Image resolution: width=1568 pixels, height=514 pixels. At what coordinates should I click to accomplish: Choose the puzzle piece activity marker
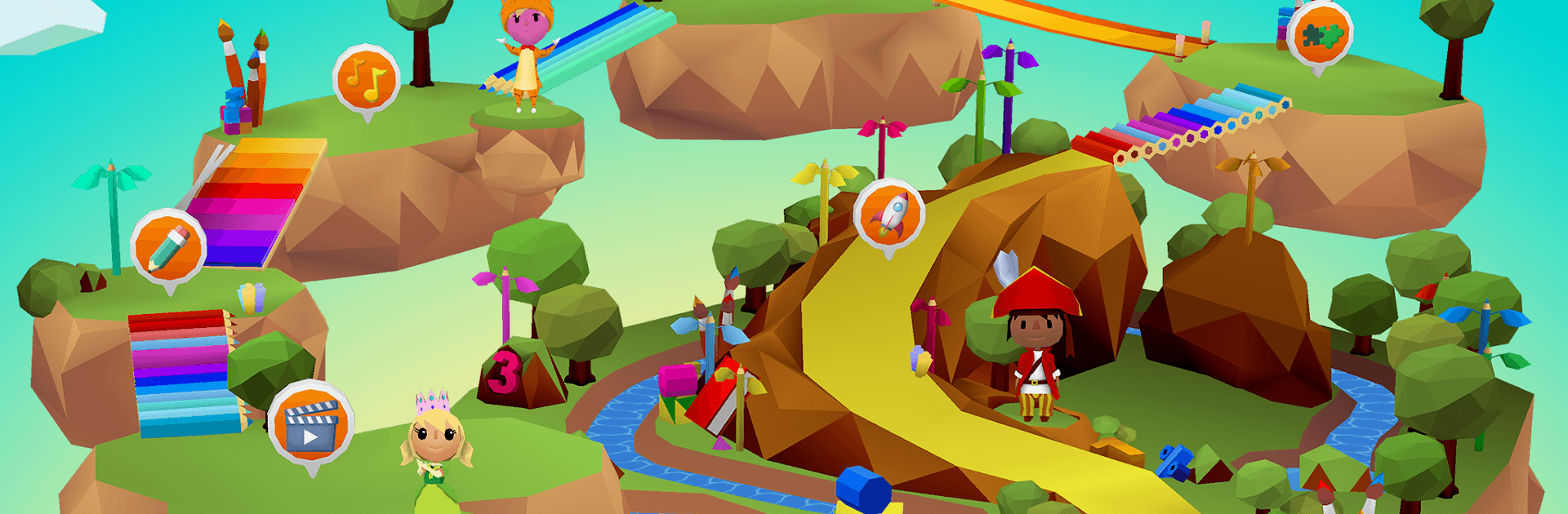(1319, 35)
